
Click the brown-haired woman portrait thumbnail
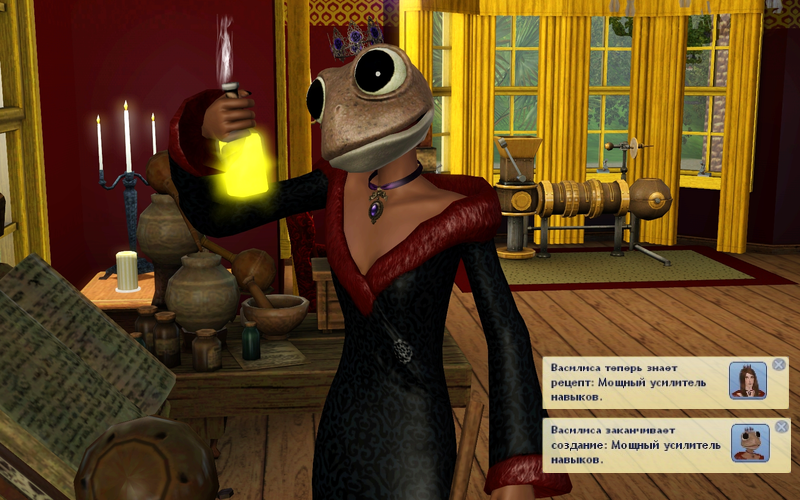[748, 381]
